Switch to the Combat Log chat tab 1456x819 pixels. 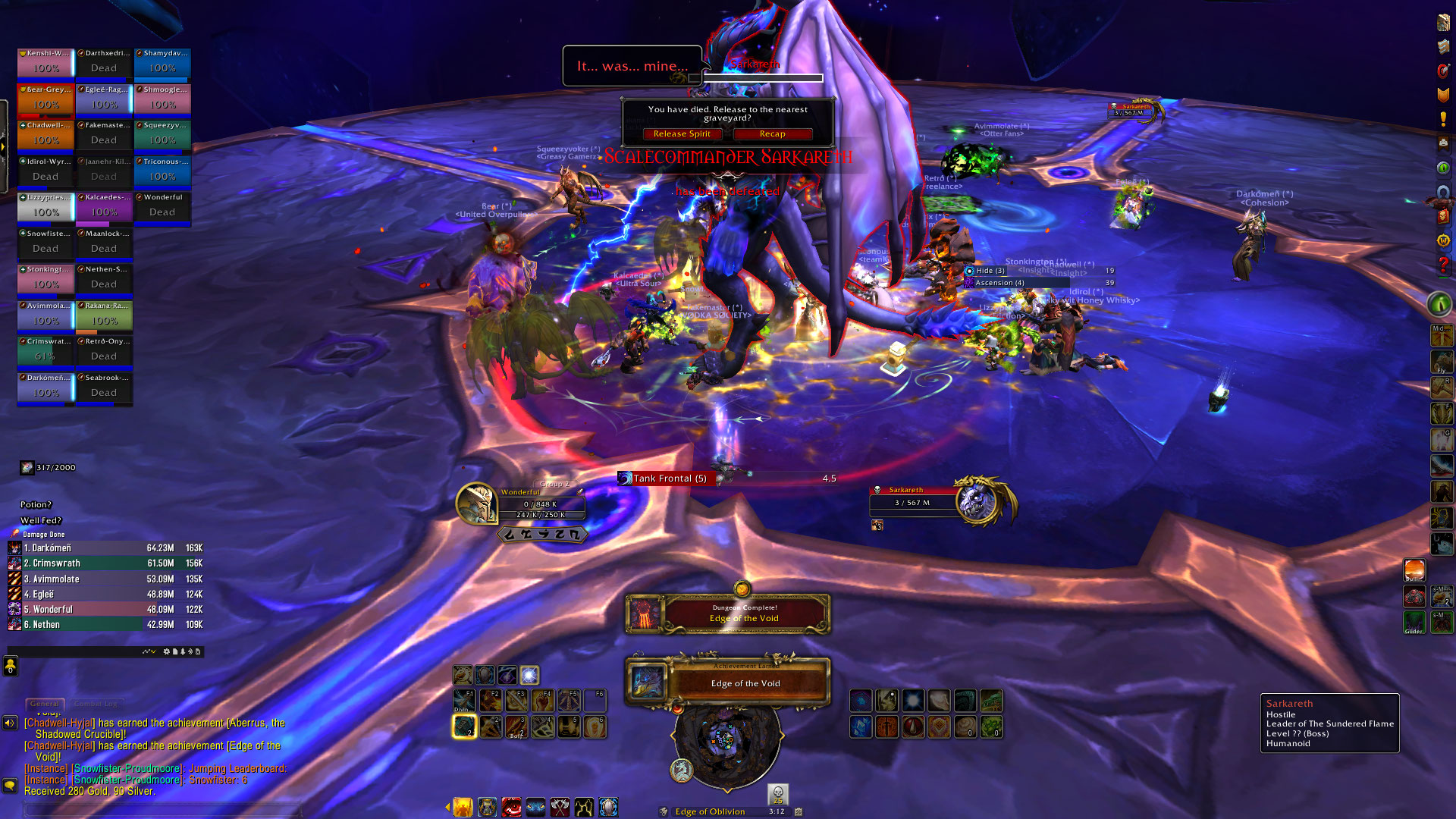pyautogui.click(x=96, y=704)
